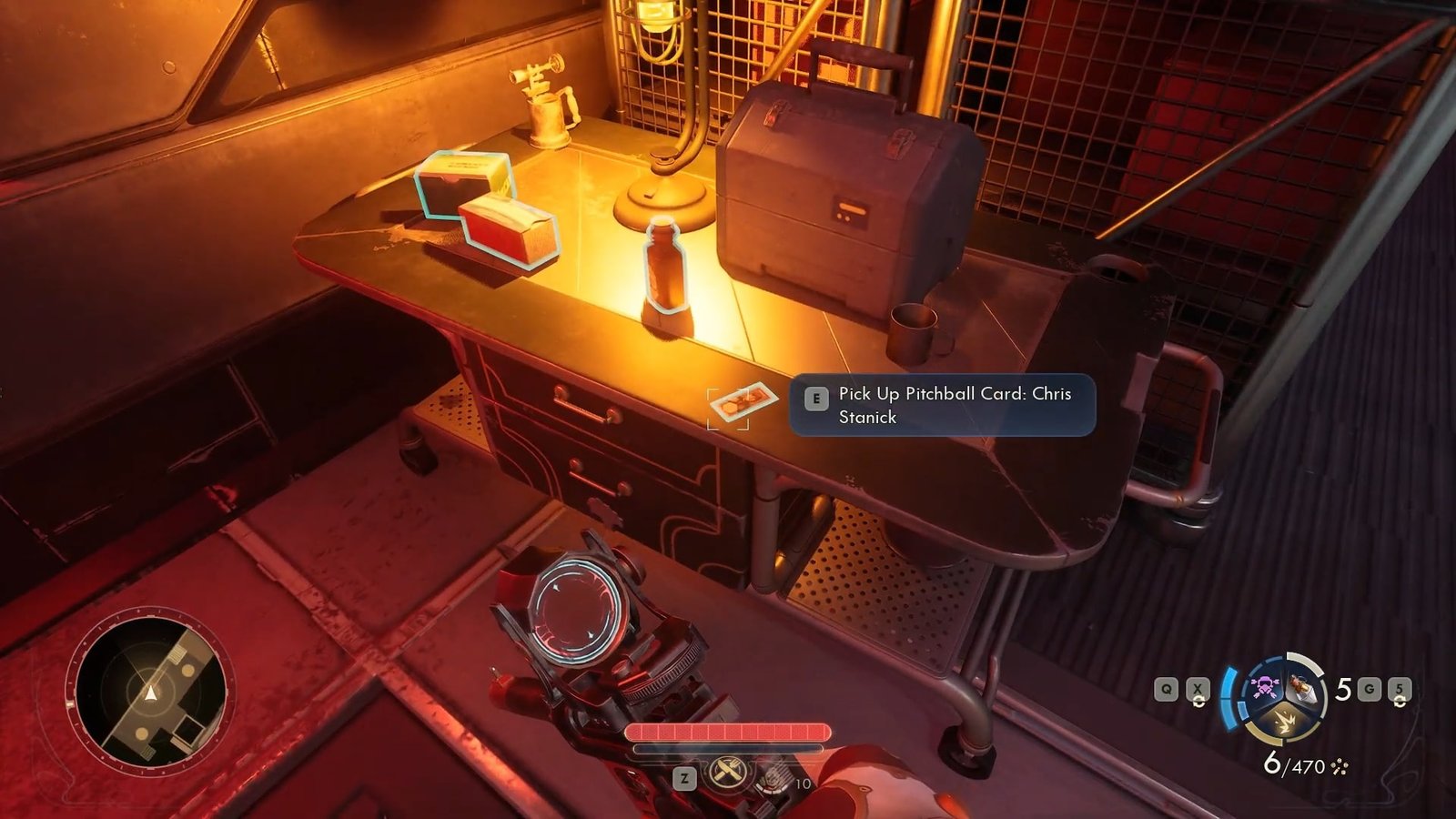Choose the grenade item wedge
The height and width of the screenshot is (819, 1456).
click(x=1304, y=689)
